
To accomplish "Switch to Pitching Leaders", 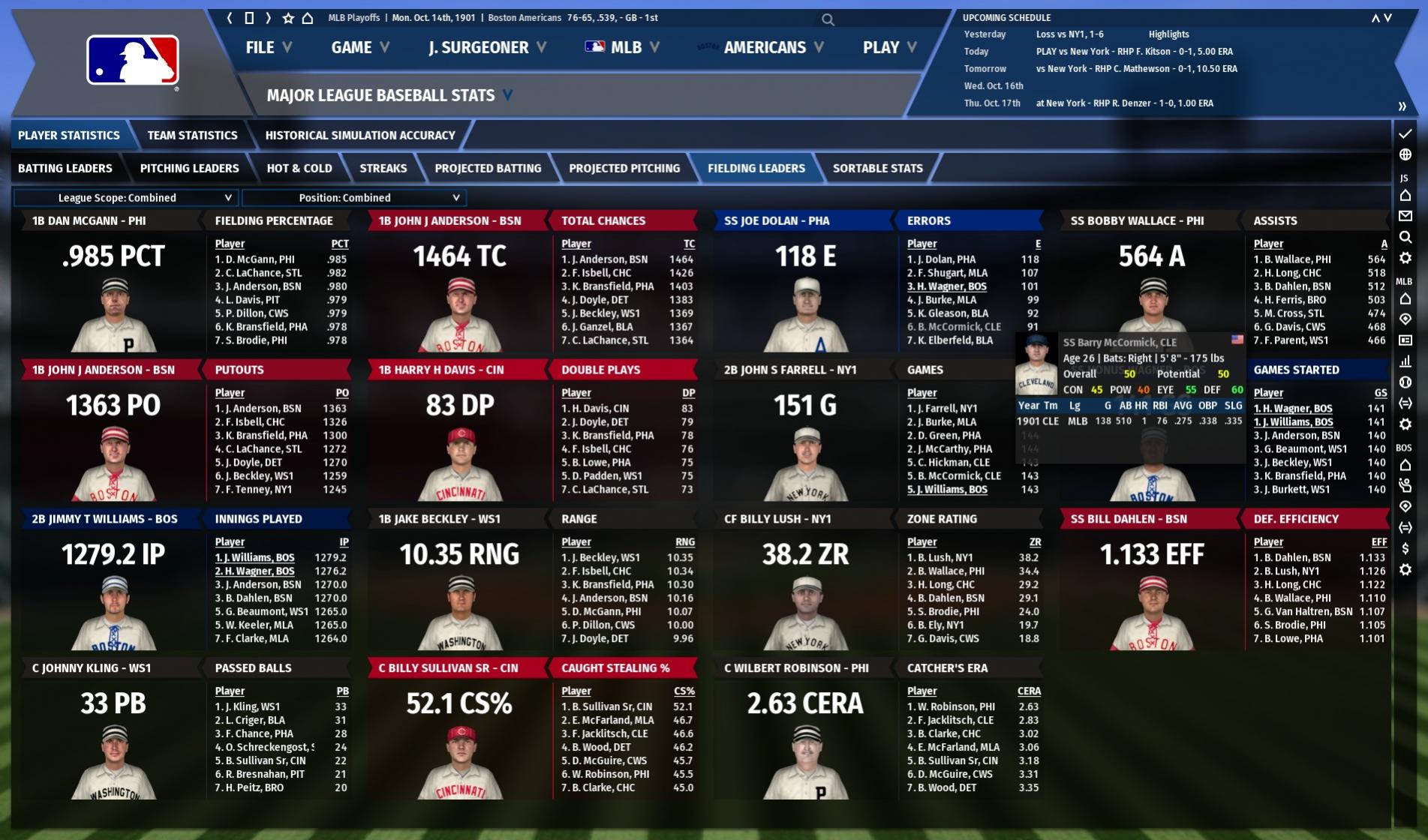I will click(x=189, y=169).
